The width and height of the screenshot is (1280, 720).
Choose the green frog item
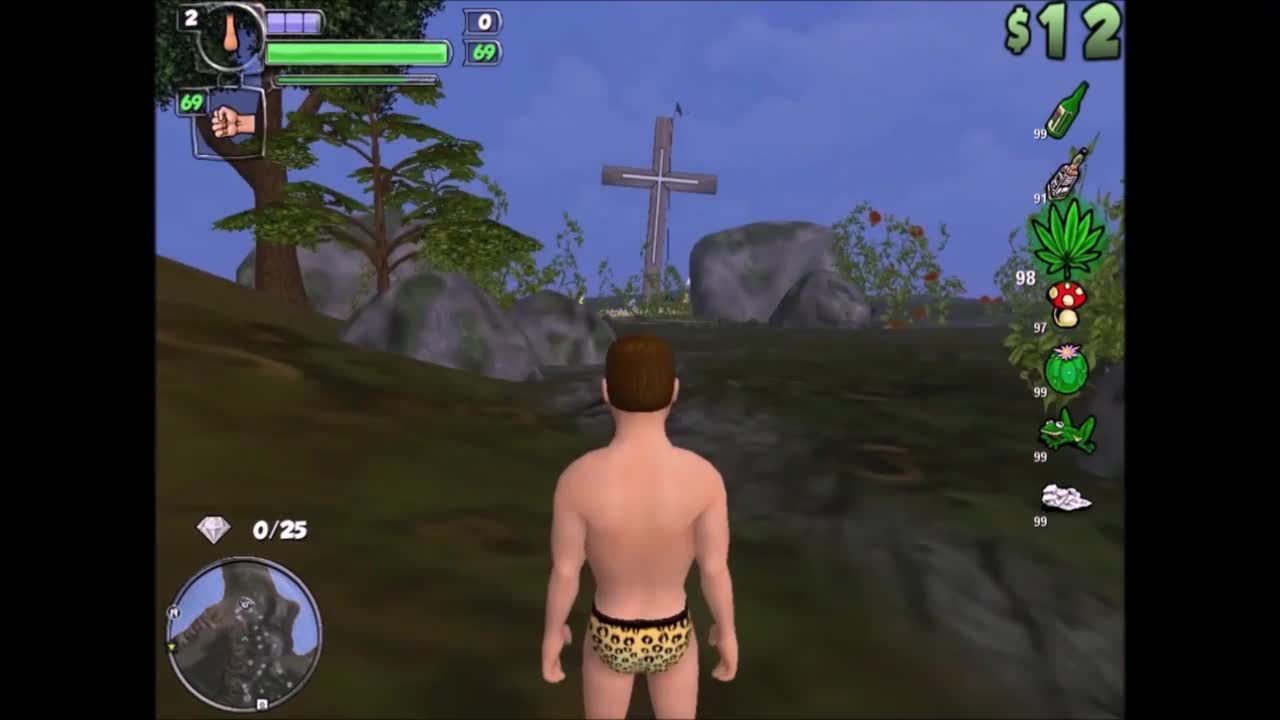1067,432
